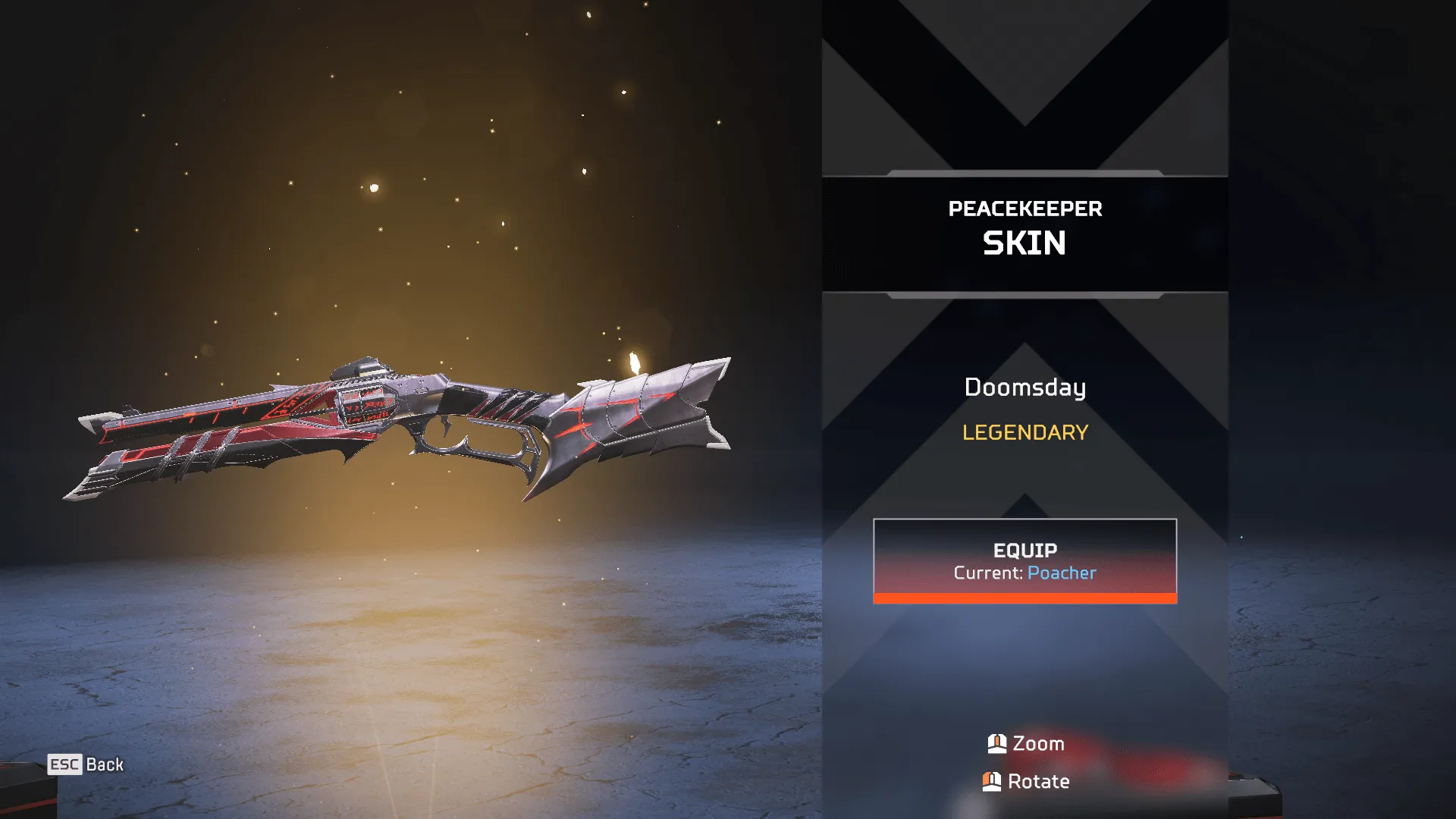Image resolution: width=1456 pixels, height=819 pixels.
Task: Click the mouse left-button icon next to Rotate
Action: pos(992,781)
